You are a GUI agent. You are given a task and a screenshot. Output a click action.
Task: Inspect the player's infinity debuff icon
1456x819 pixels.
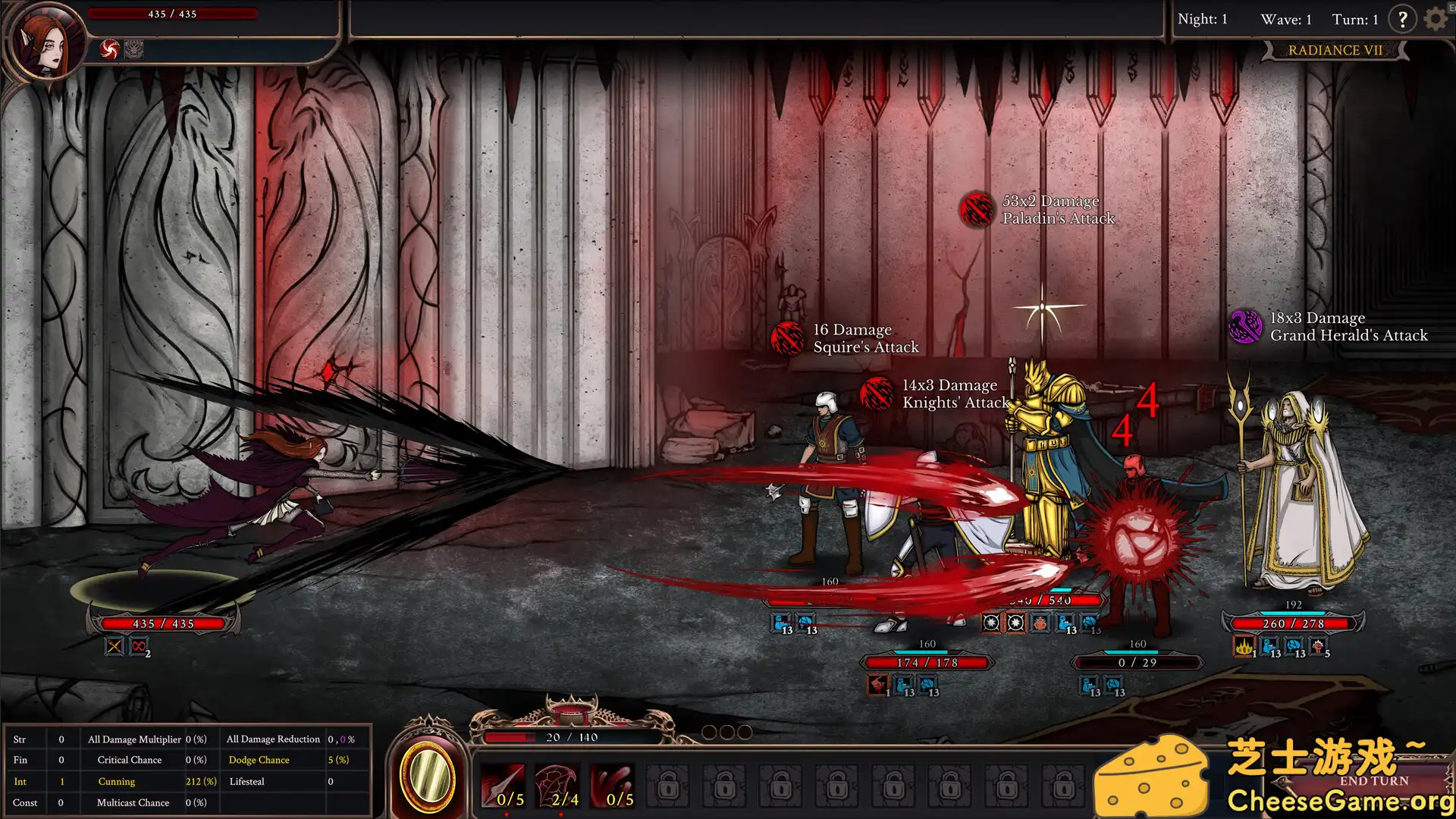[x=139, y=647]
